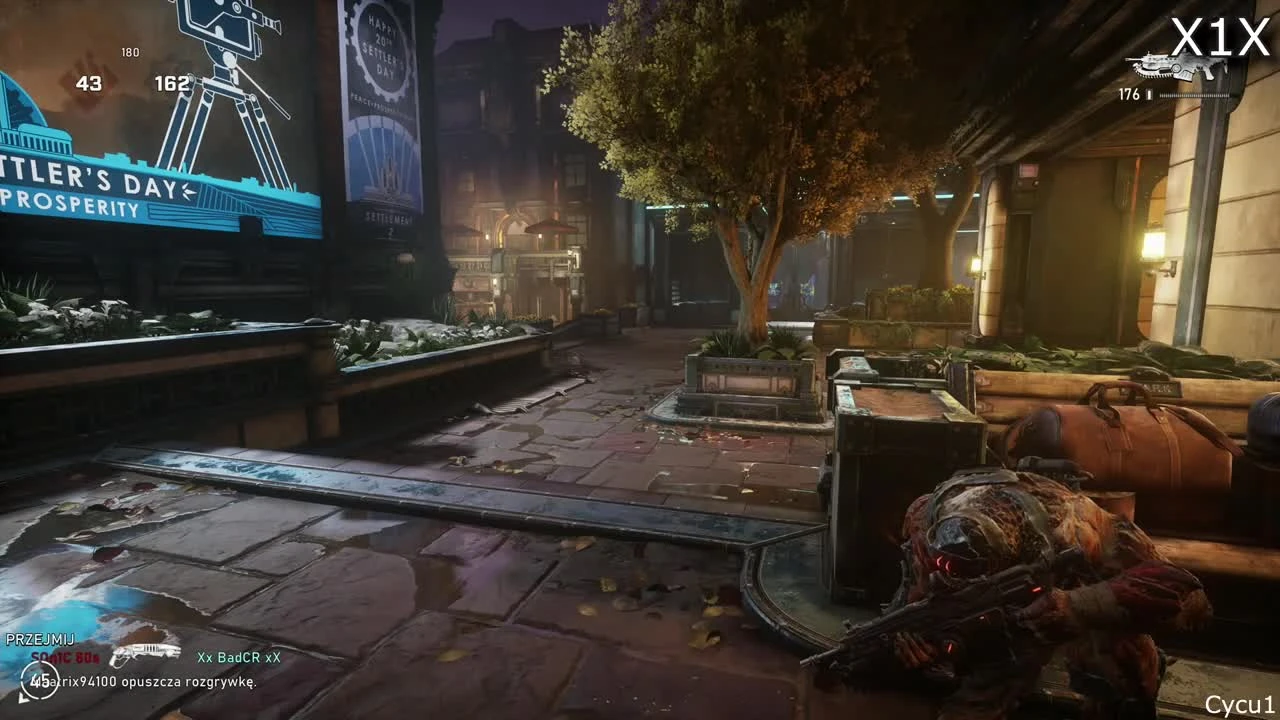This screenshot has width=1280, height=720.
Task: Click the circular 45 countdown timer icon
Action: pos(40,681)
